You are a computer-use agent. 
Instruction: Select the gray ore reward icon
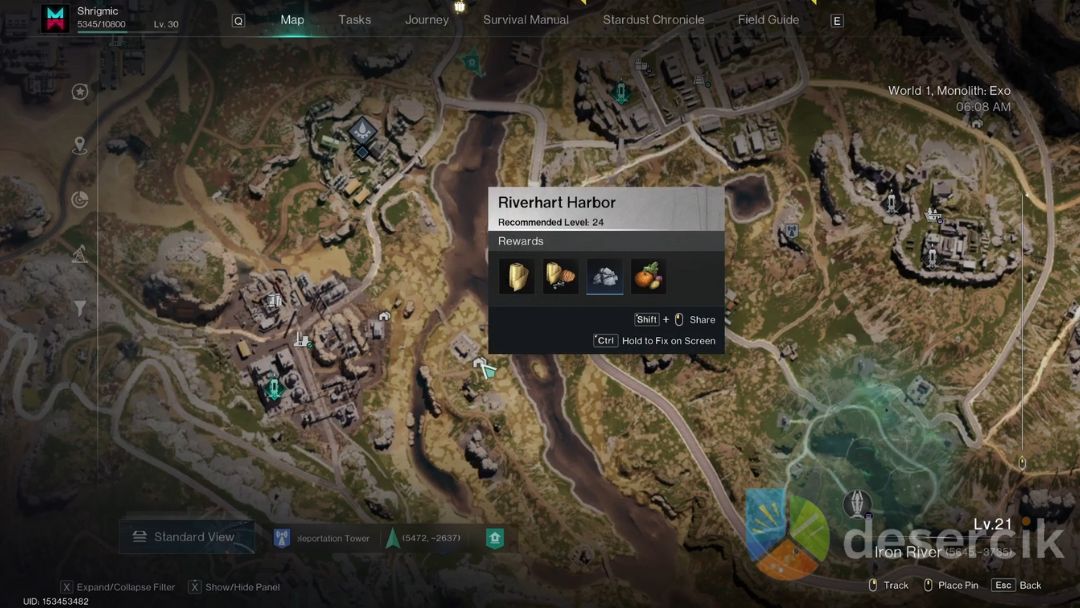pyautogui.click(x=605, y=277)
